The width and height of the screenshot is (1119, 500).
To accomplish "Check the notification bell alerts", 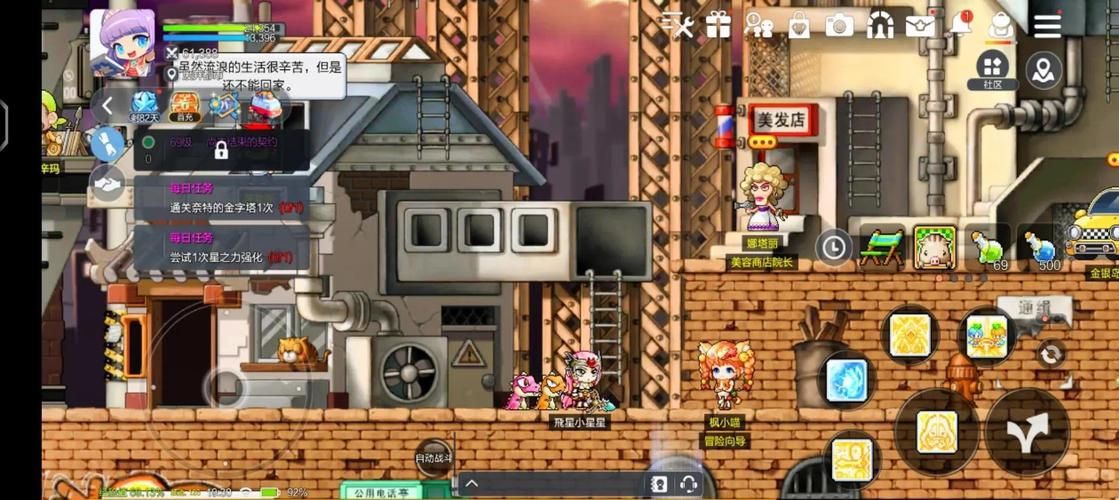I will [x=960, y=24].
